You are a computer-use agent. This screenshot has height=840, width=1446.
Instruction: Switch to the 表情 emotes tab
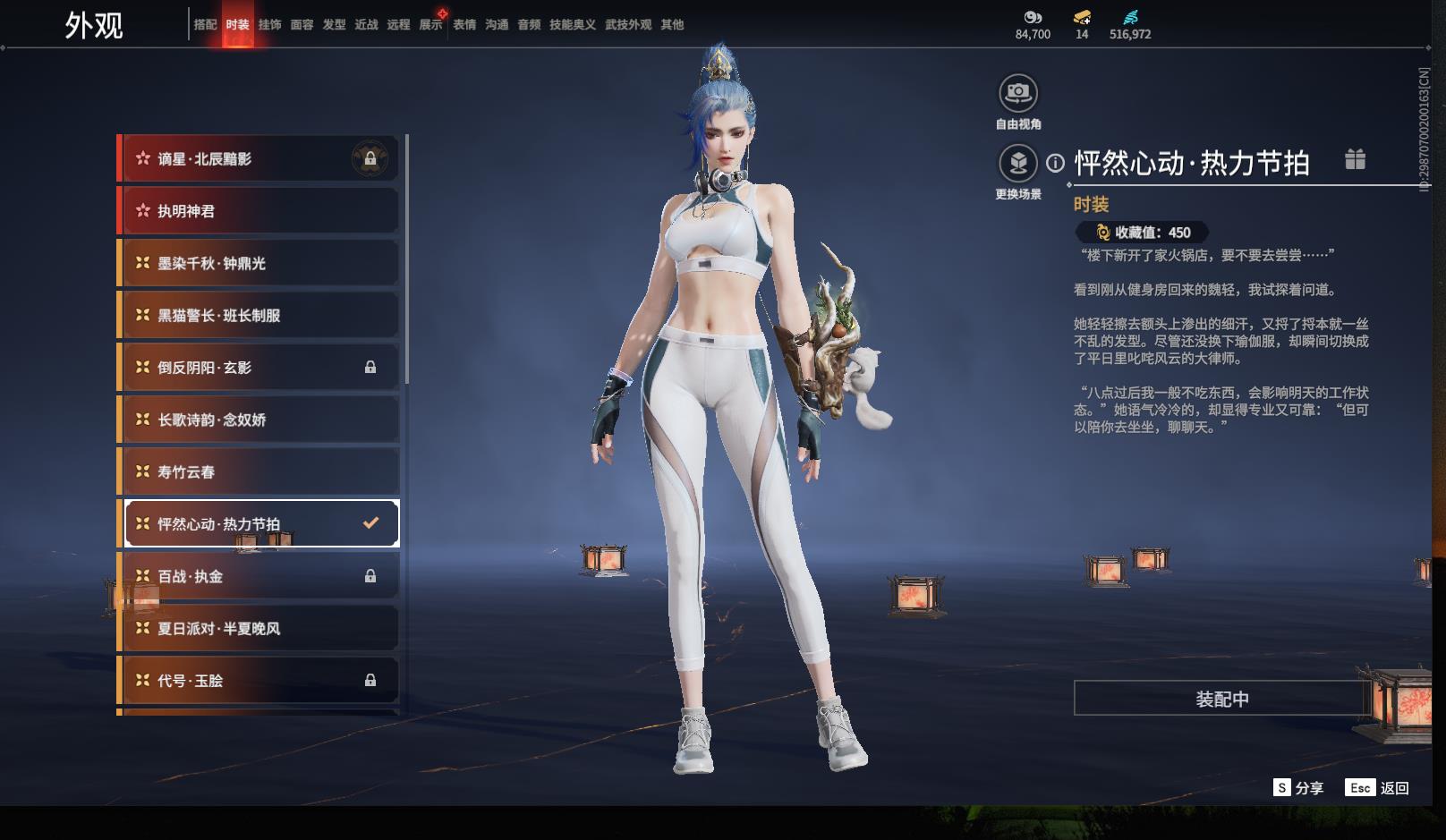[x=464, y=25]
